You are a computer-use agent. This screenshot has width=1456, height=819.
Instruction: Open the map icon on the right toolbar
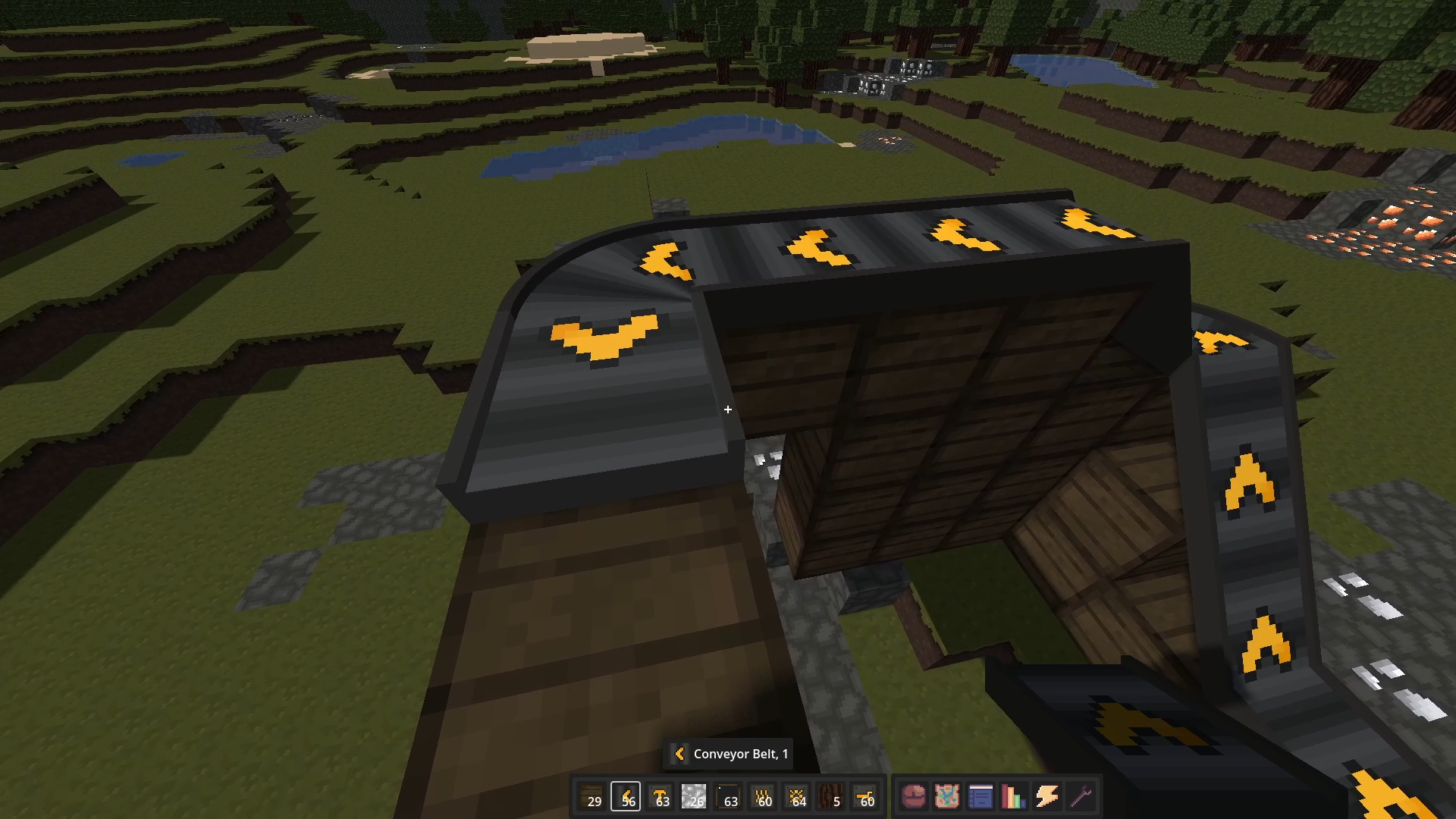[x=949, y=797]
